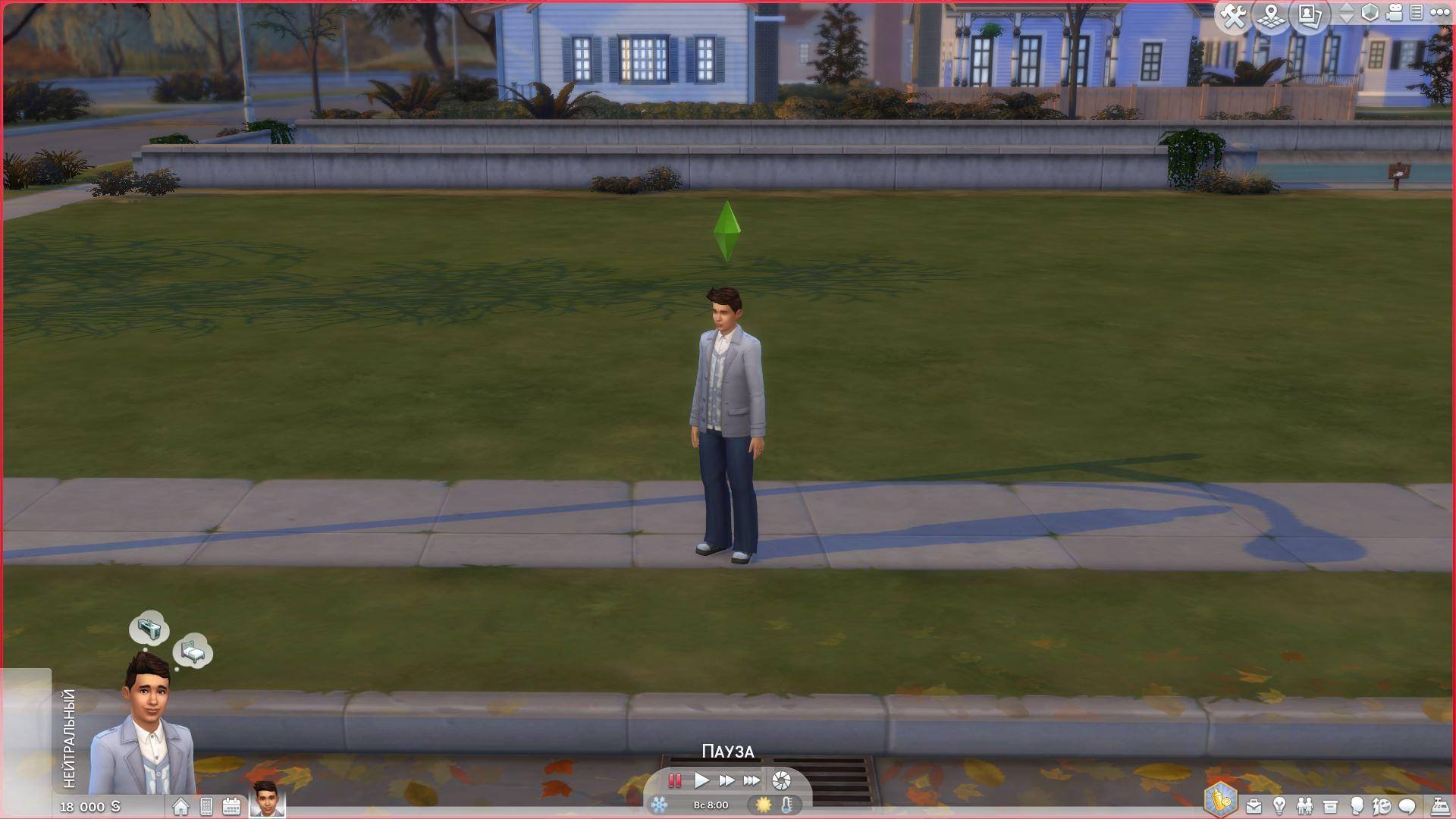Open camera controls via the video camera icon
The height and width of the screenshot is (819, 1456).
coord(1395,13)
